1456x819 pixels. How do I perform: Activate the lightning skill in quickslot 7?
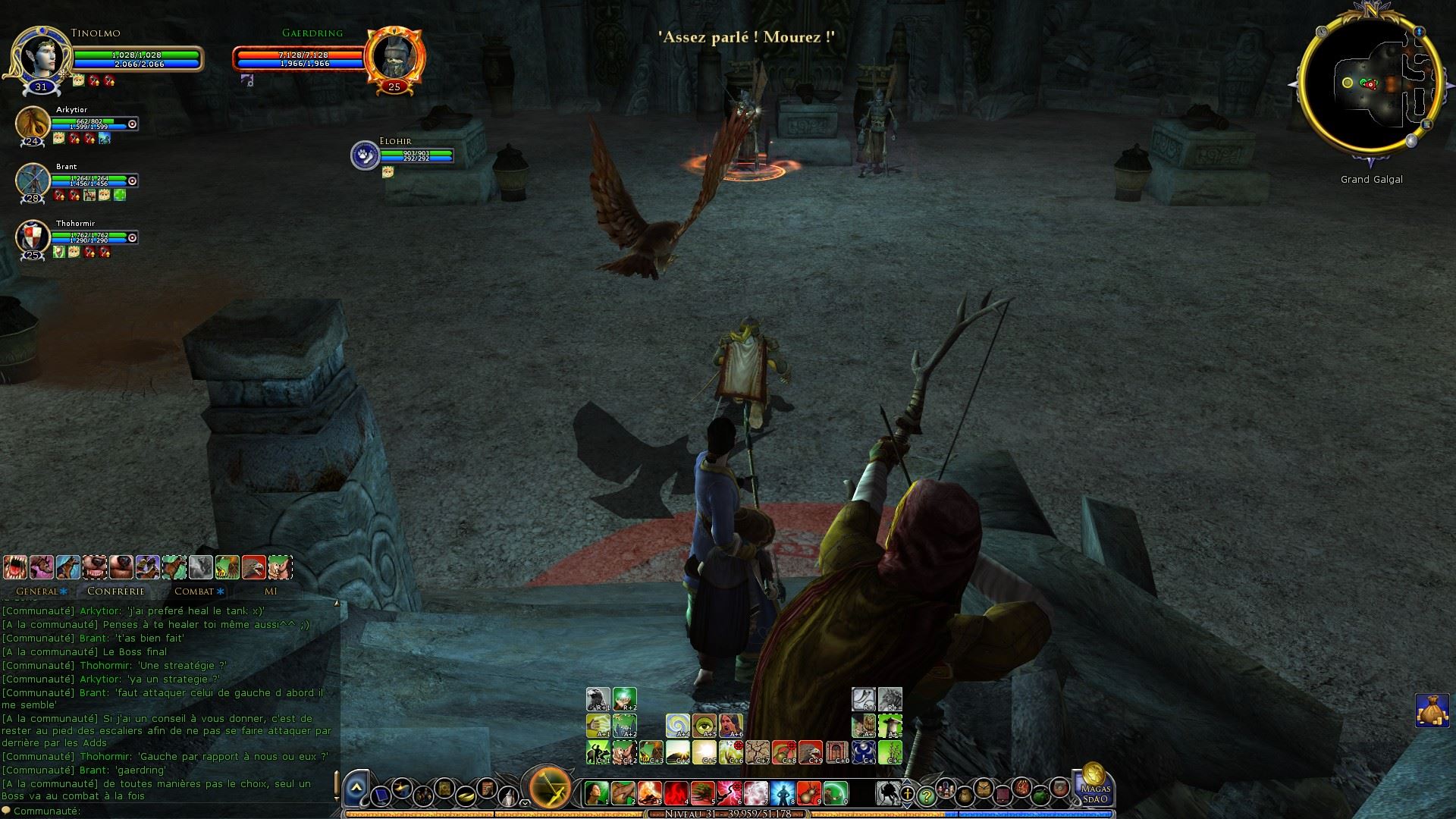tap(756, 793)
